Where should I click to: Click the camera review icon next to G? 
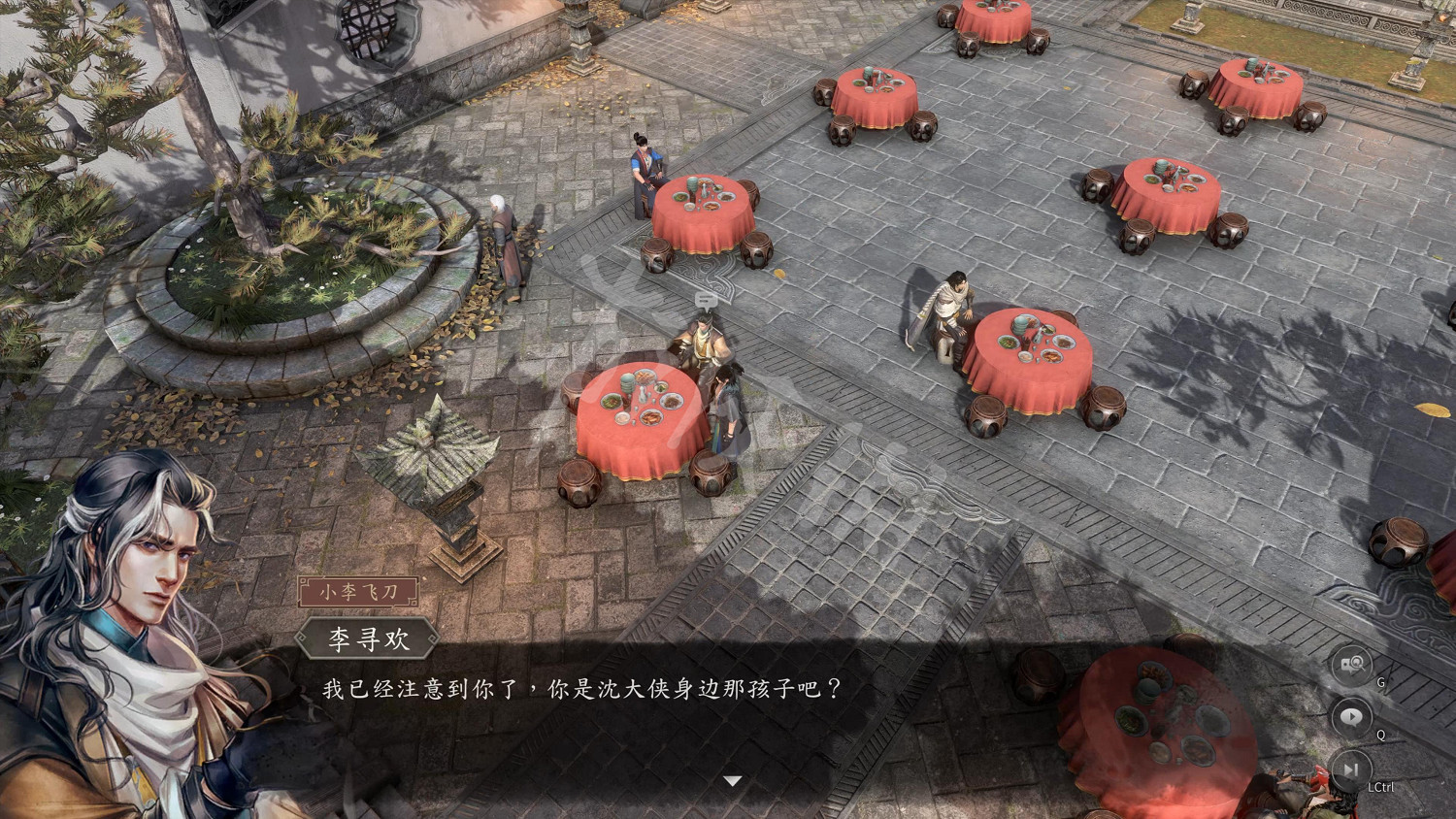1352,664
